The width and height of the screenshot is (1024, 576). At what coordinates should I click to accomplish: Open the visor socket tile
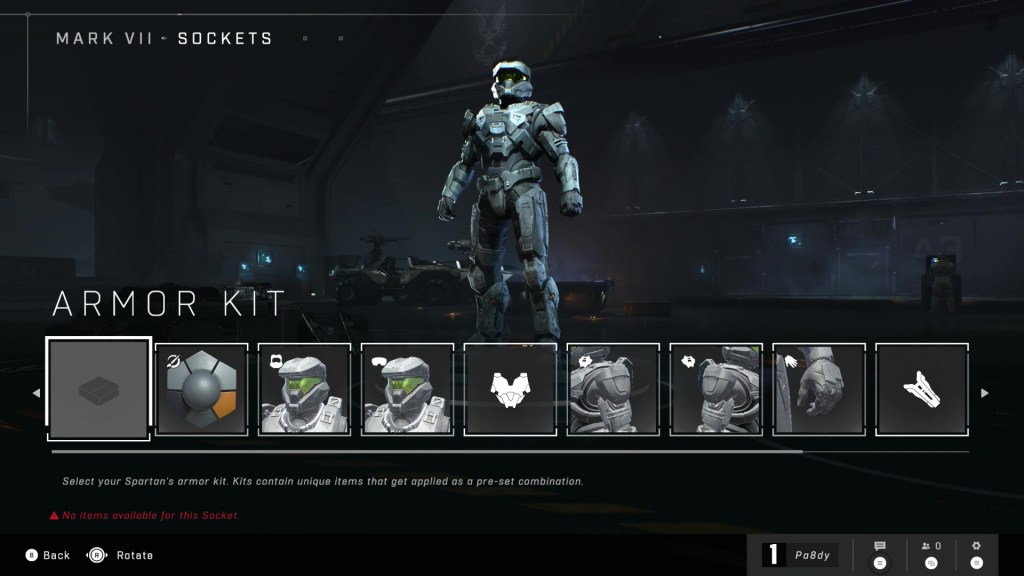pyautogui.click(x=408, y=389)
